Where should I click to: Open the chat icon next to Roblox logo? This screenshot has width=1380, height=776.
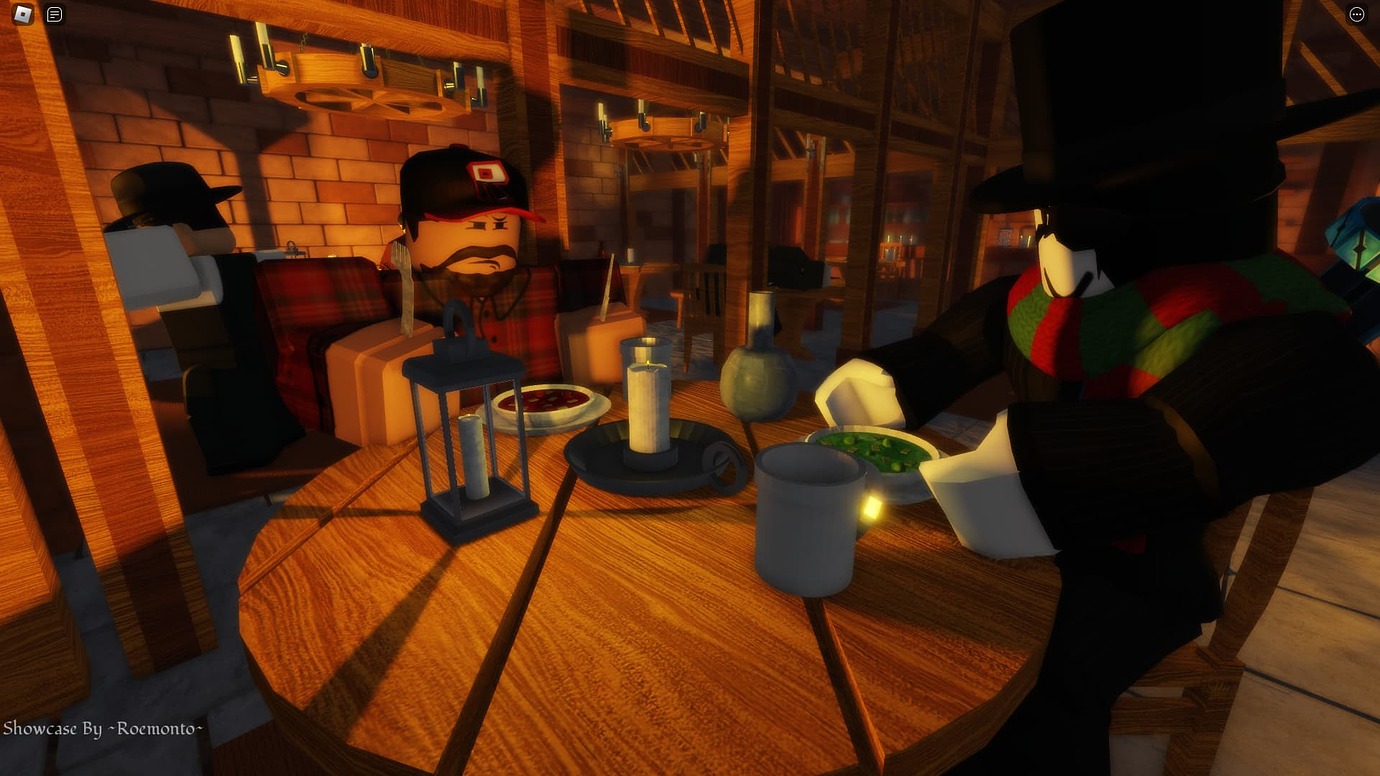pyautogui.click(x=53, y=14)
